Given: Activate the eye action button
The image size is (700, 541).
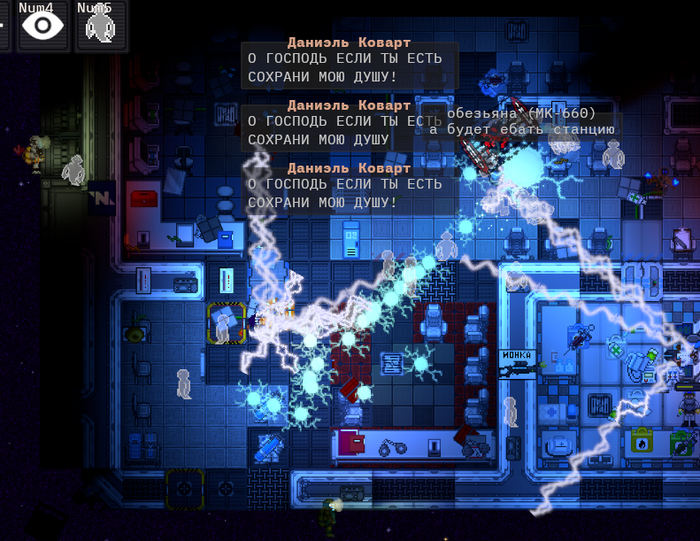Looking at the screenshot, I should 42,25.
